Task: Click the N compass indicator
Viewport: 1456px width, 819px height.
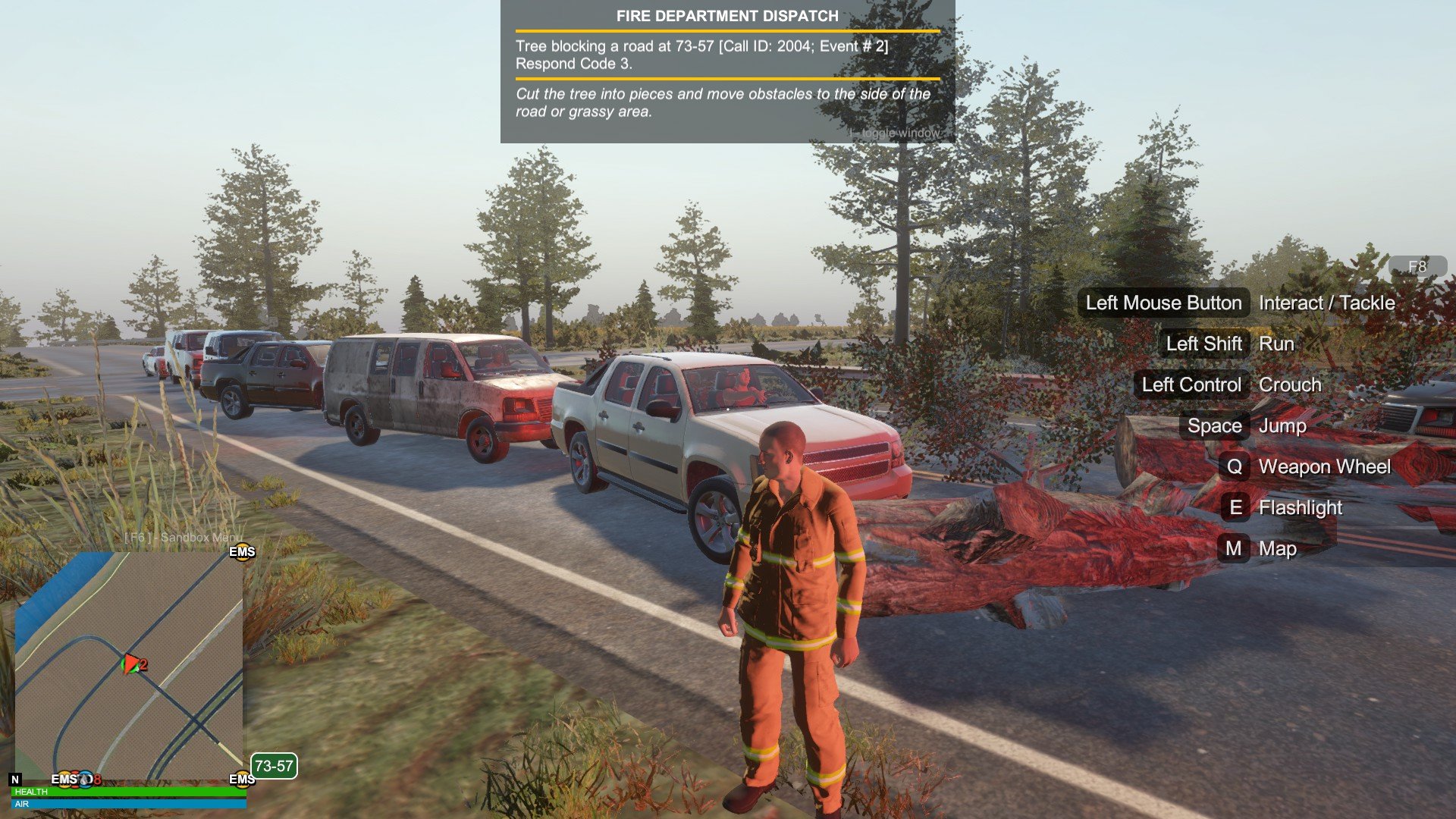Action: pyautogui.click(x=15, y=780)
